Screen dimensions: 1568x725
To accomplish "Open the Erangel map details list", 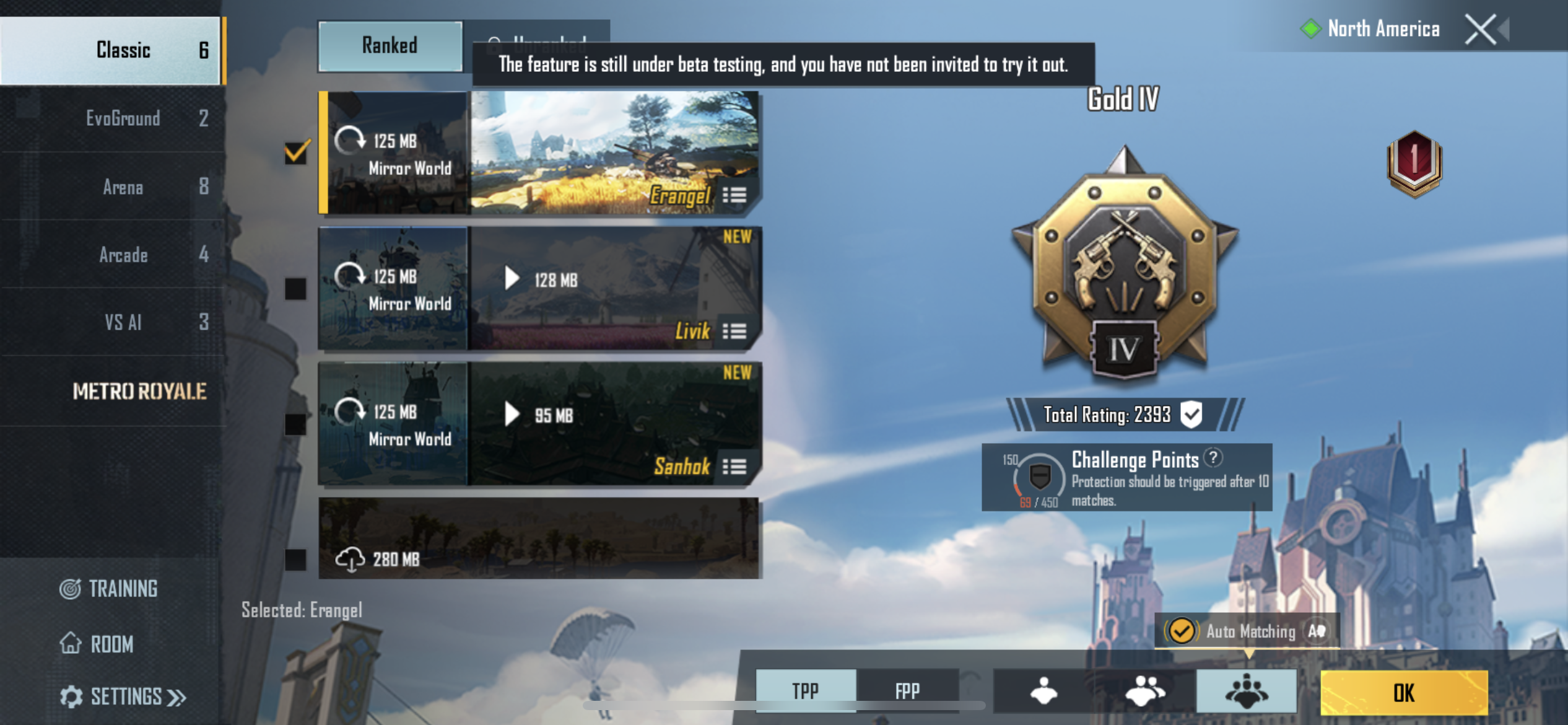I will click(x=734, y=196).
